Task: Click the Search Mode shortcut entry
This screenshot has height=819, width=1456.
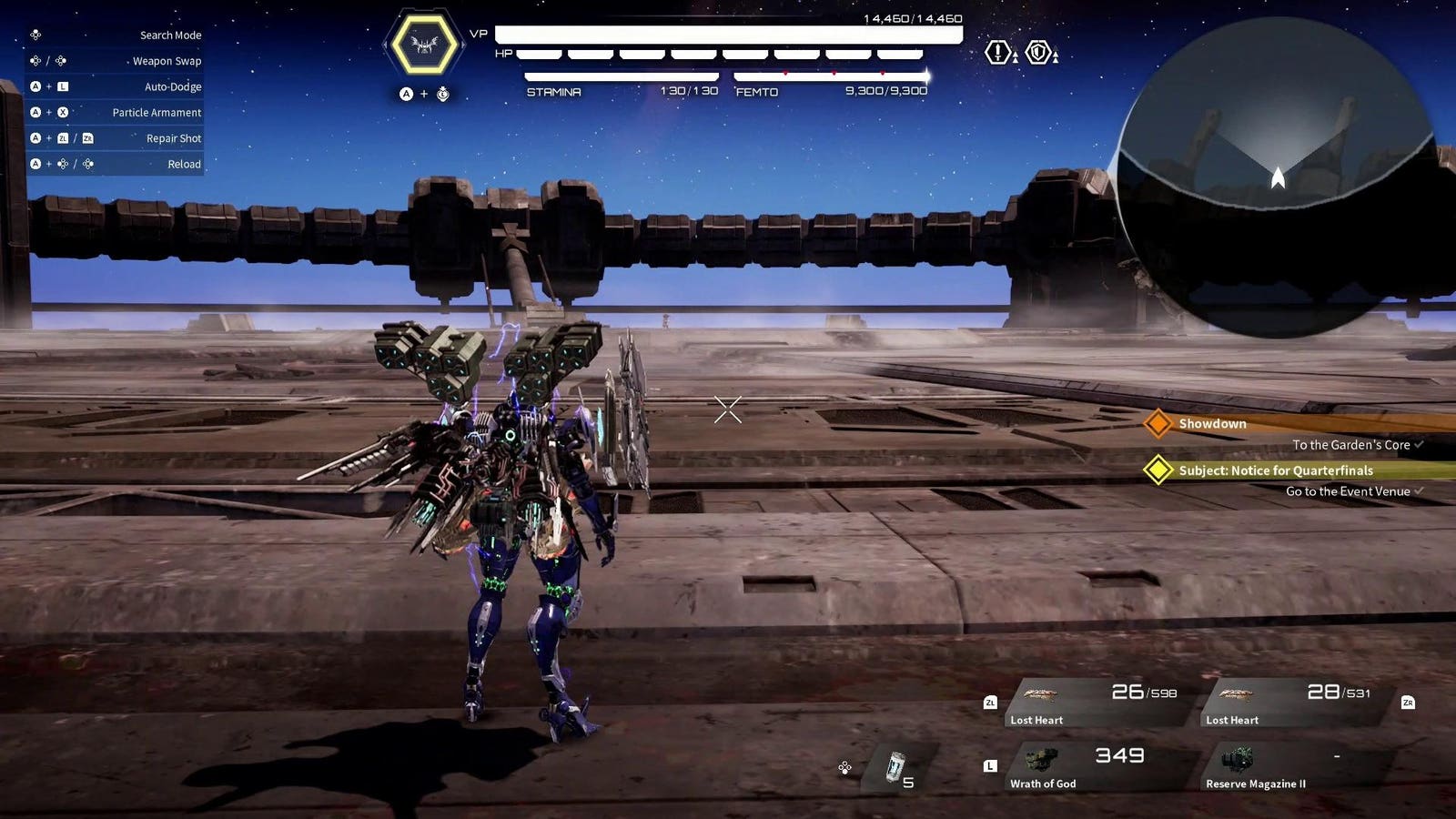Action: point(170,35)
